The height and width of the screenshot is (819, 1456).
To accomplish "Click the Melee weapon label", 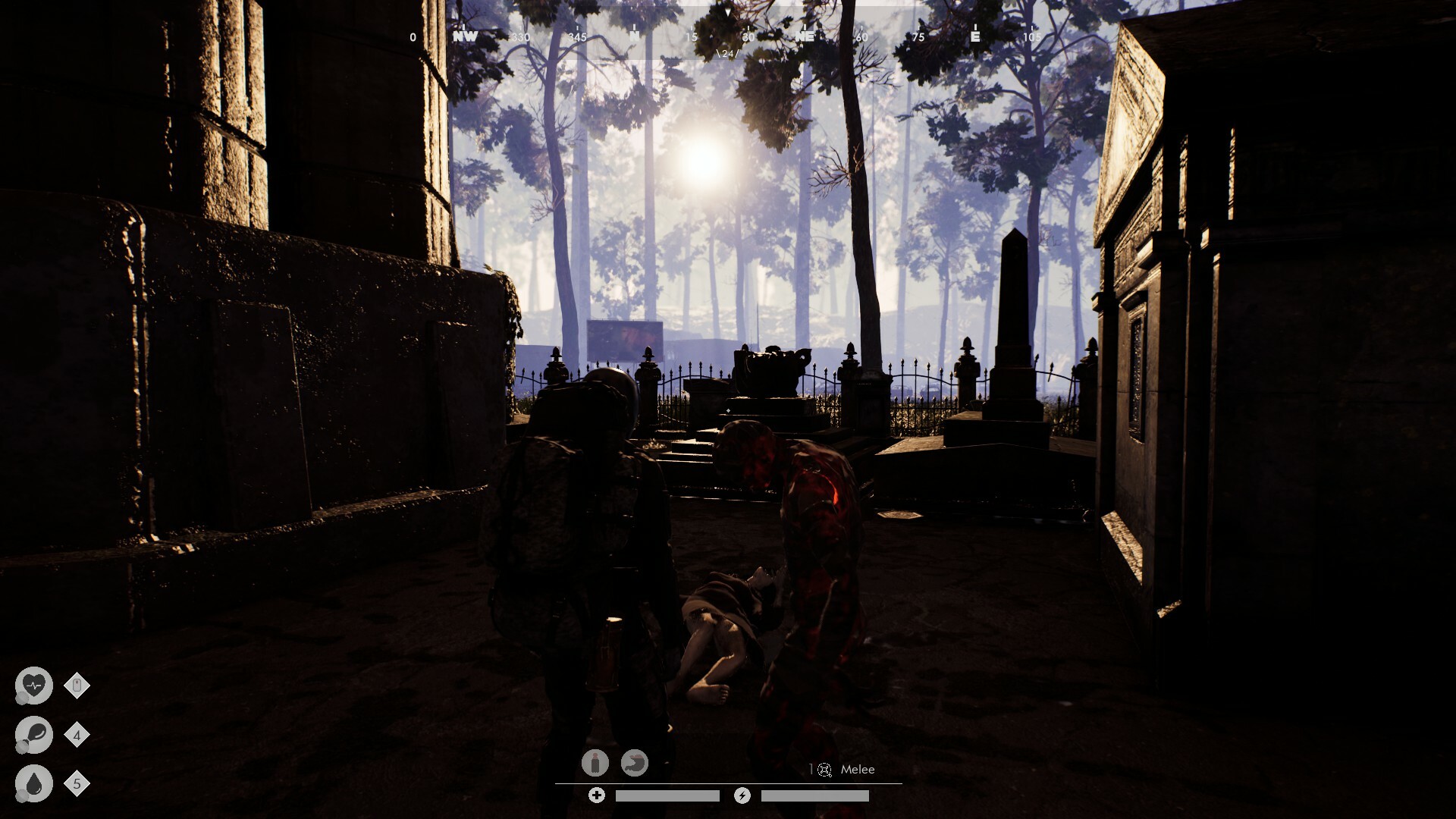I will click(x=857, y=769).
